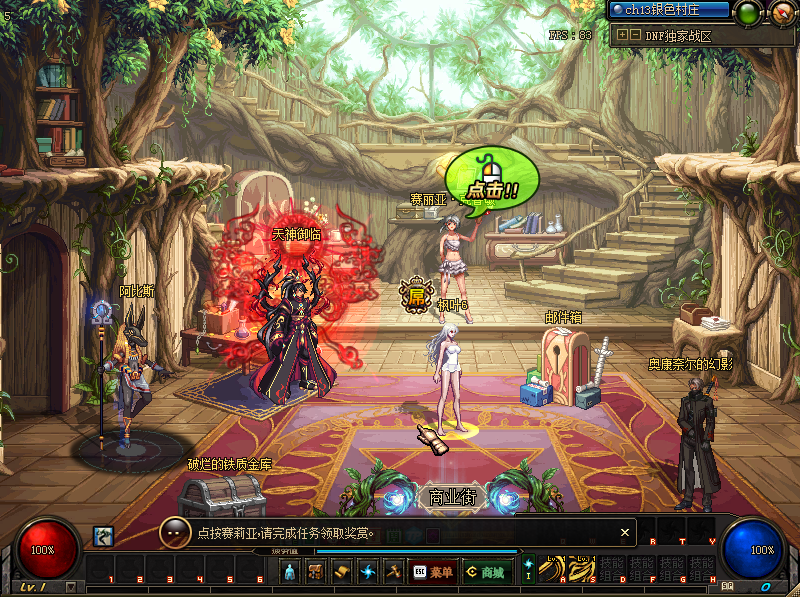800x597 pixels.
Task: Close the quest hint message bar
Action: point(625,533)
